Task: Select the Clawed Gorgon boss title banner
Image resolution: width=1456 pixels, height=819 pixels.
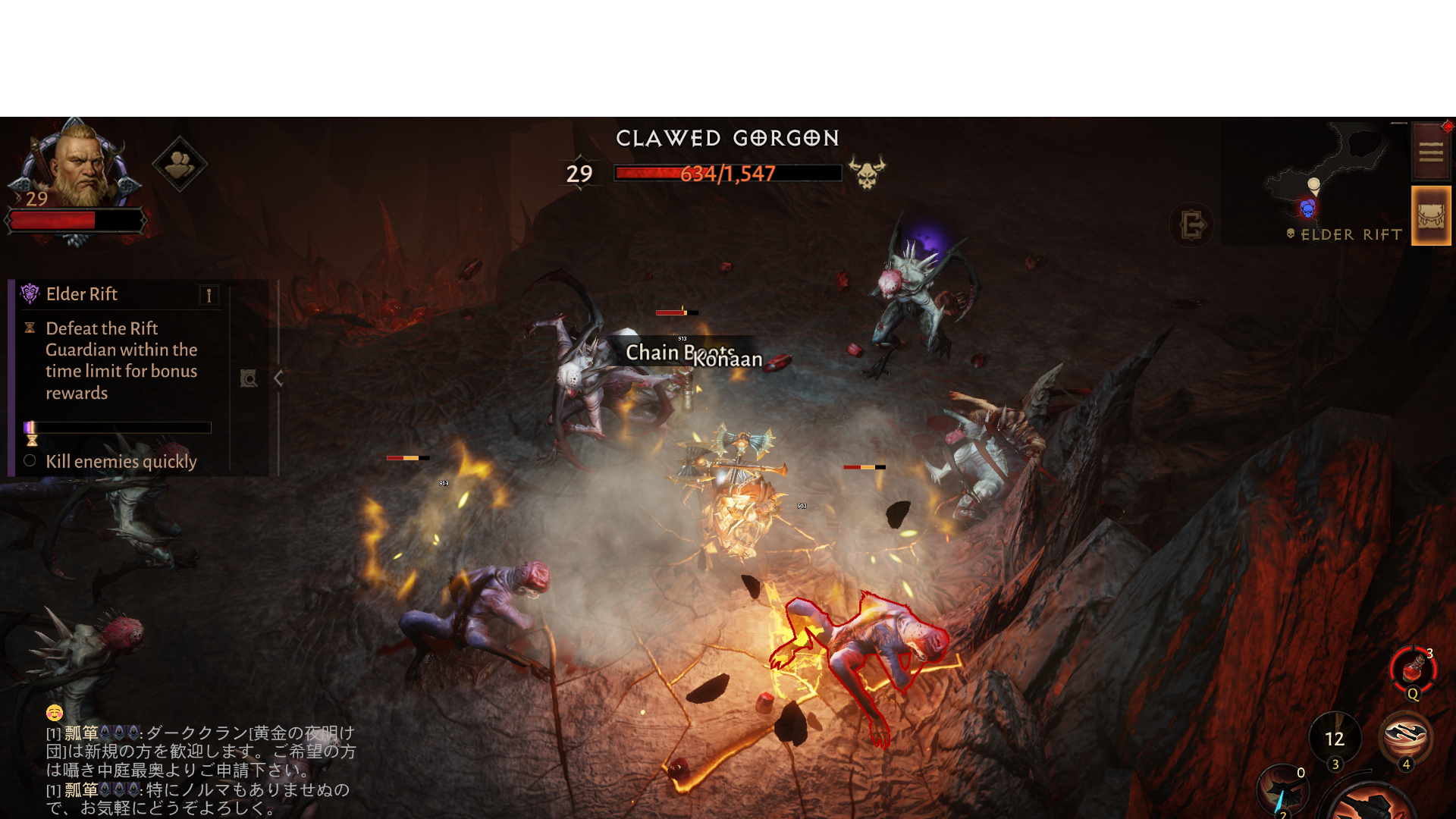Action: [x=726, y=138]
